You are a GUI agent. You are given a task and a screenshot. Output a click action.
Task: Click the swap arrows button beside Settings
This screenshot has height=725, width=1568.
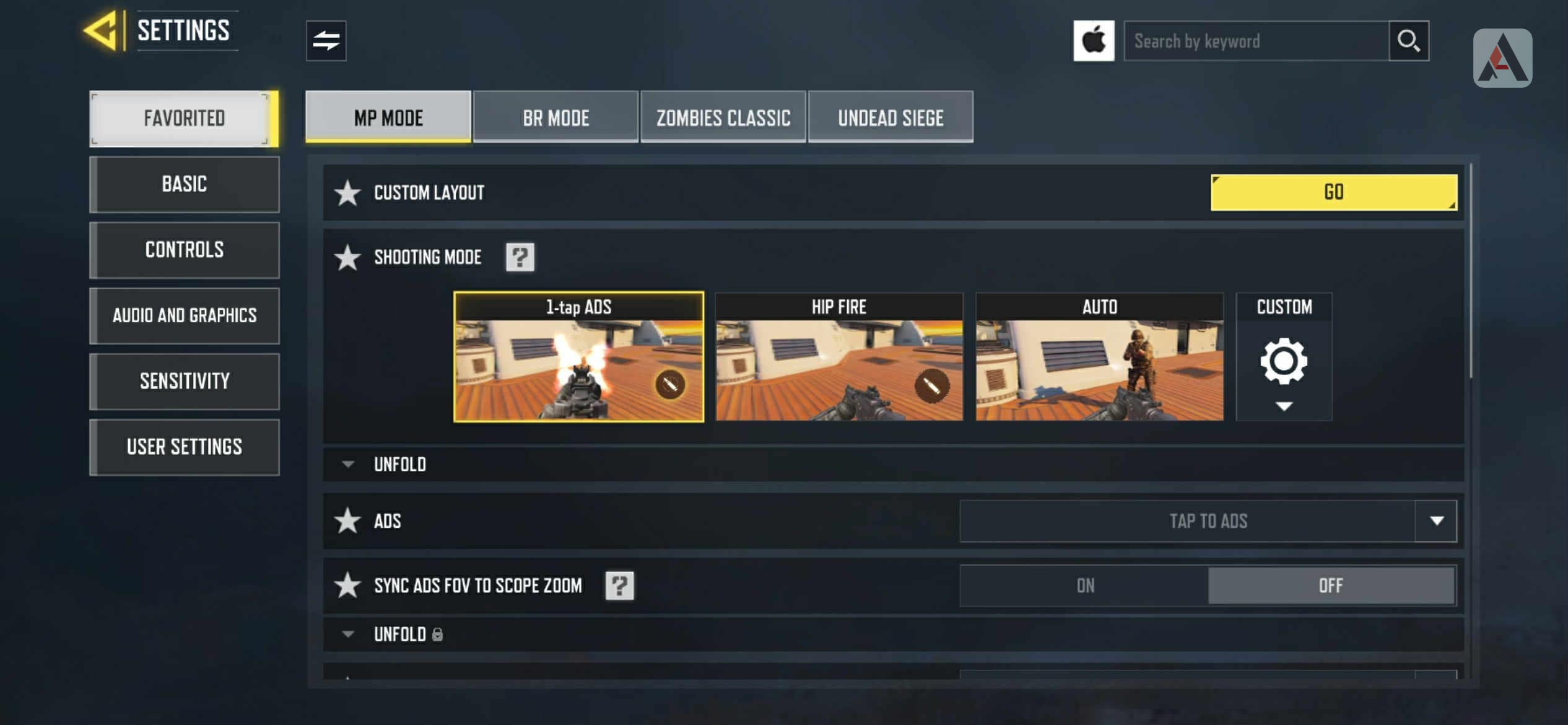click(x=326, y=41)
